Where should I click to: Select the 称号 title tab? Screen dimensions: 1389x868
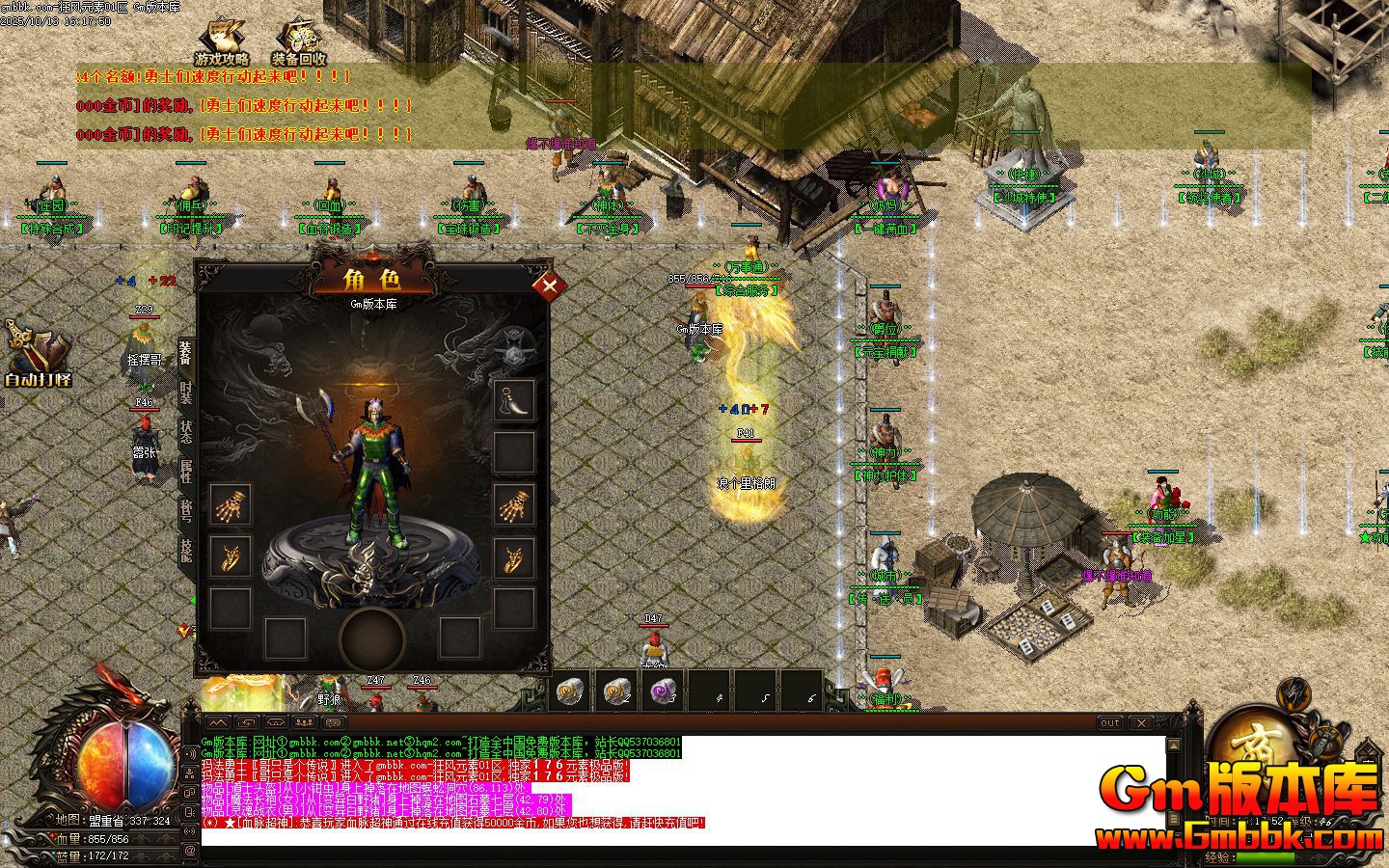(x=186, y=511)
